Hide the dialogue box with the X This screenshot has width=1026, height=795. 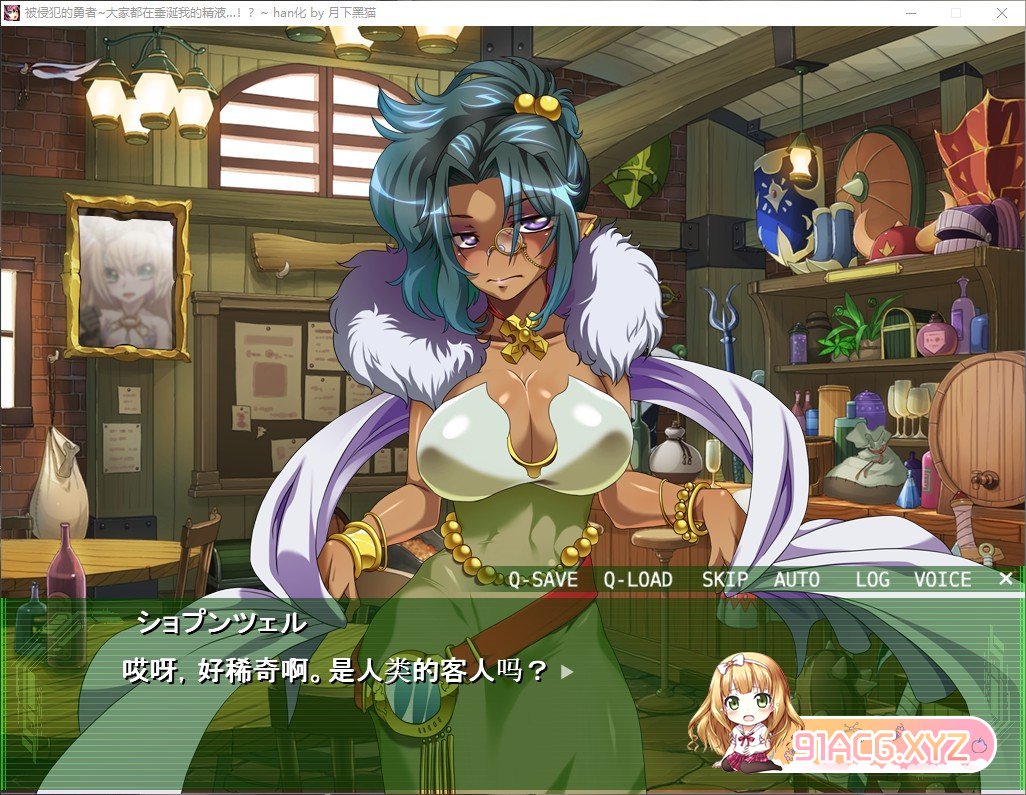coord(1005,578)
